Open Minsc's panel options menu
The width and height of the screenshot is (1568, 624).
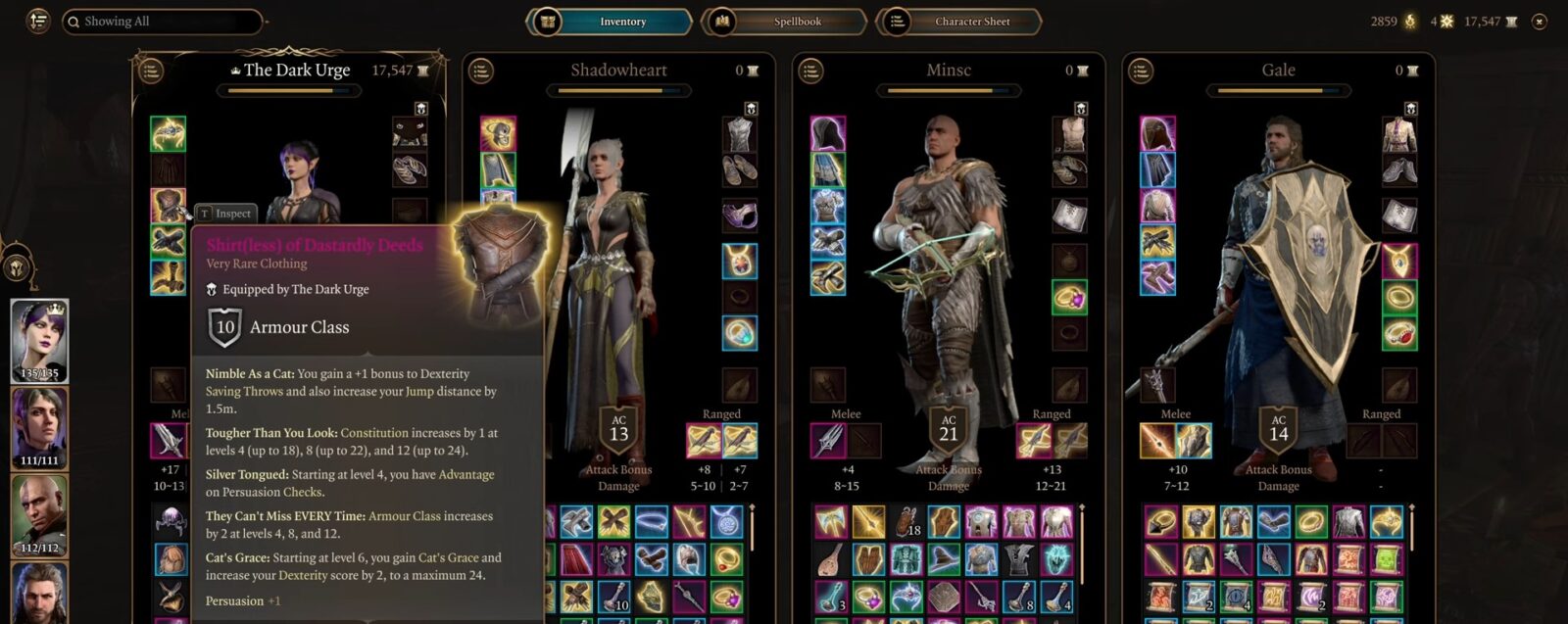[x=810, y=71]
